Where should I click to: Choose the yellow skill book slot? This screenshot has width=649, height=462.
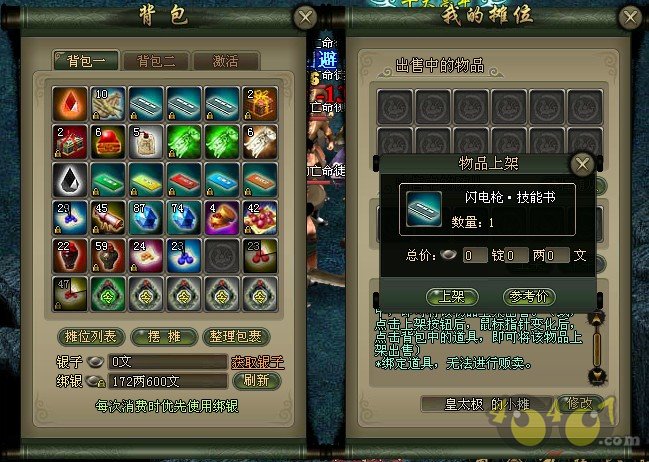(147, 180)
